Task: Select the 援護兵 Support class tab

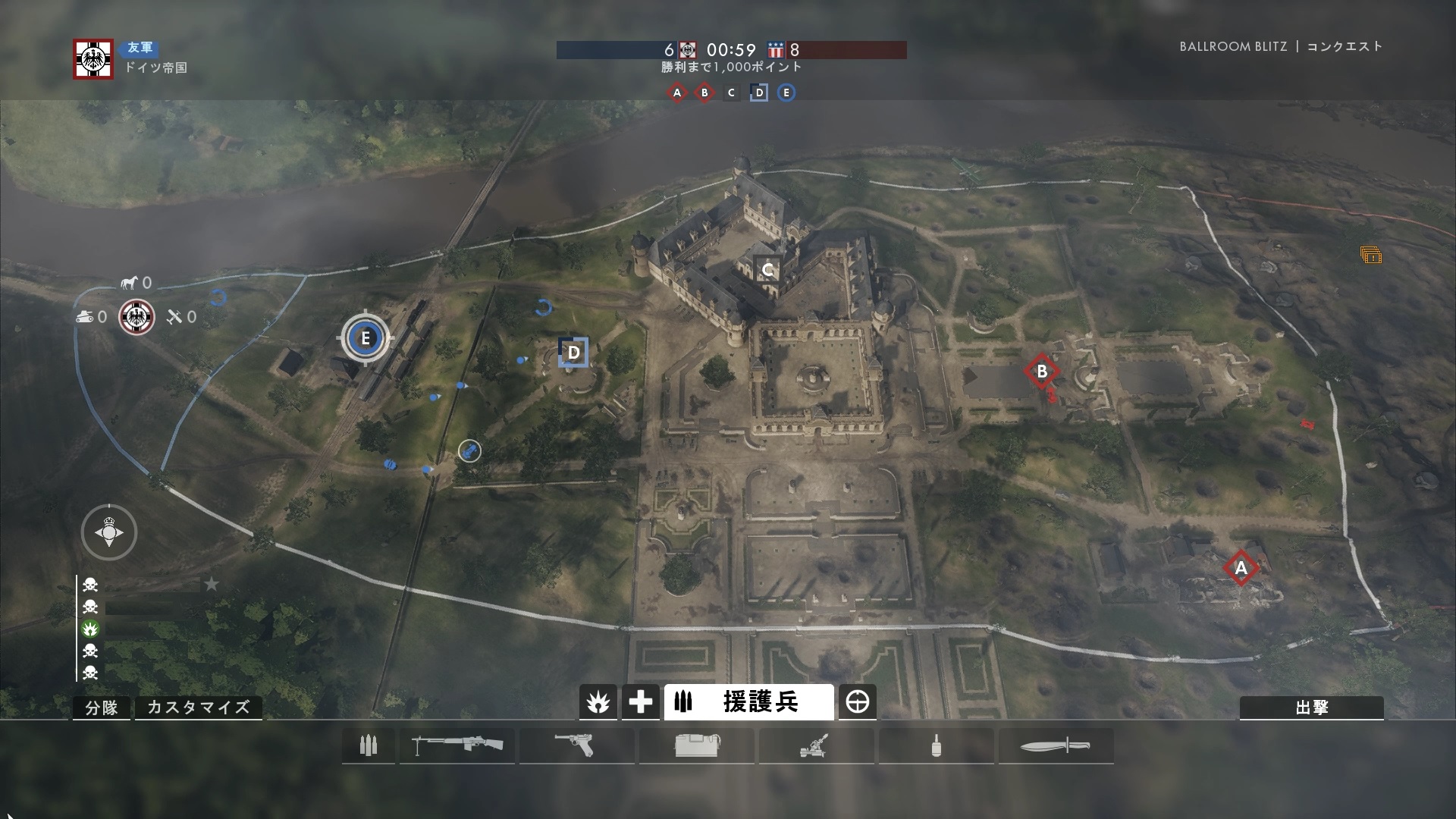Action: click(748, 702)
